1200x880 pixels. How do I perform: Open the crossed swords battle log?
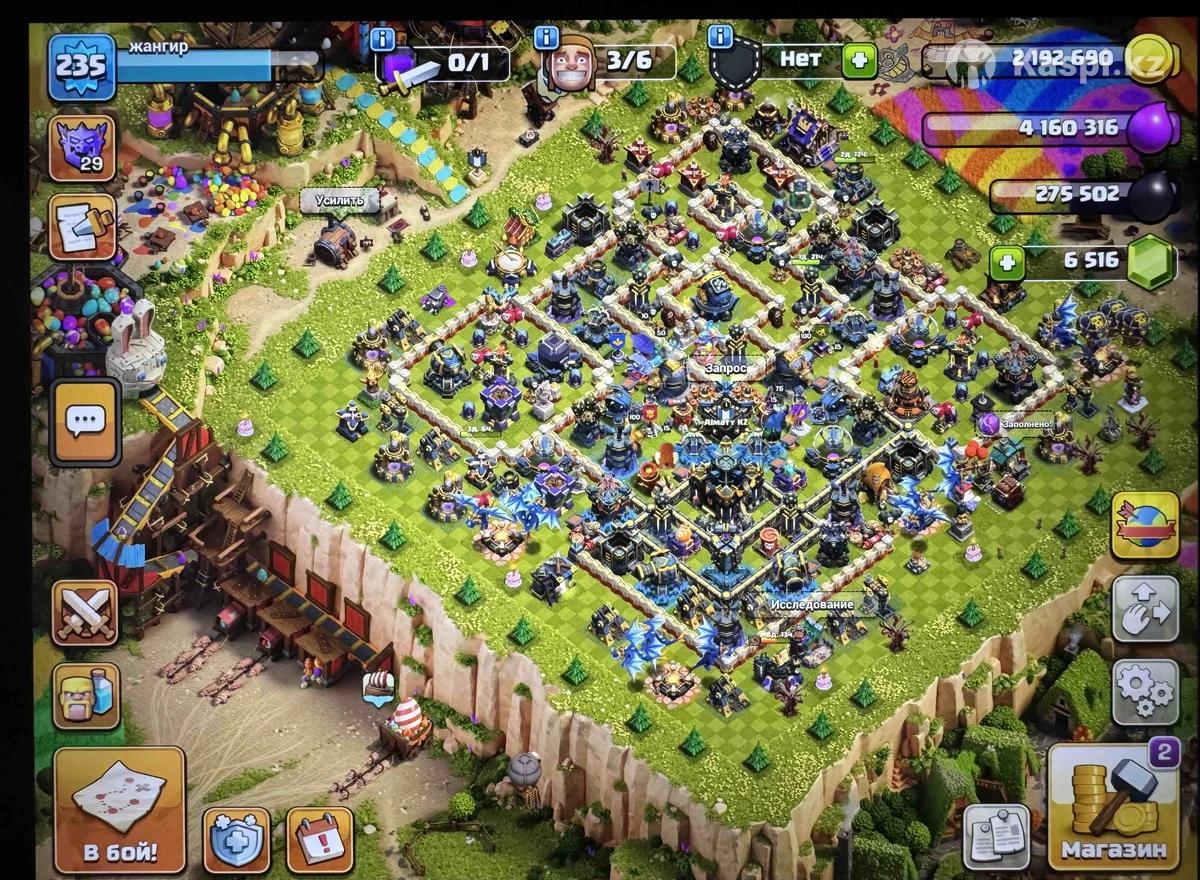[x=84, y=612]
